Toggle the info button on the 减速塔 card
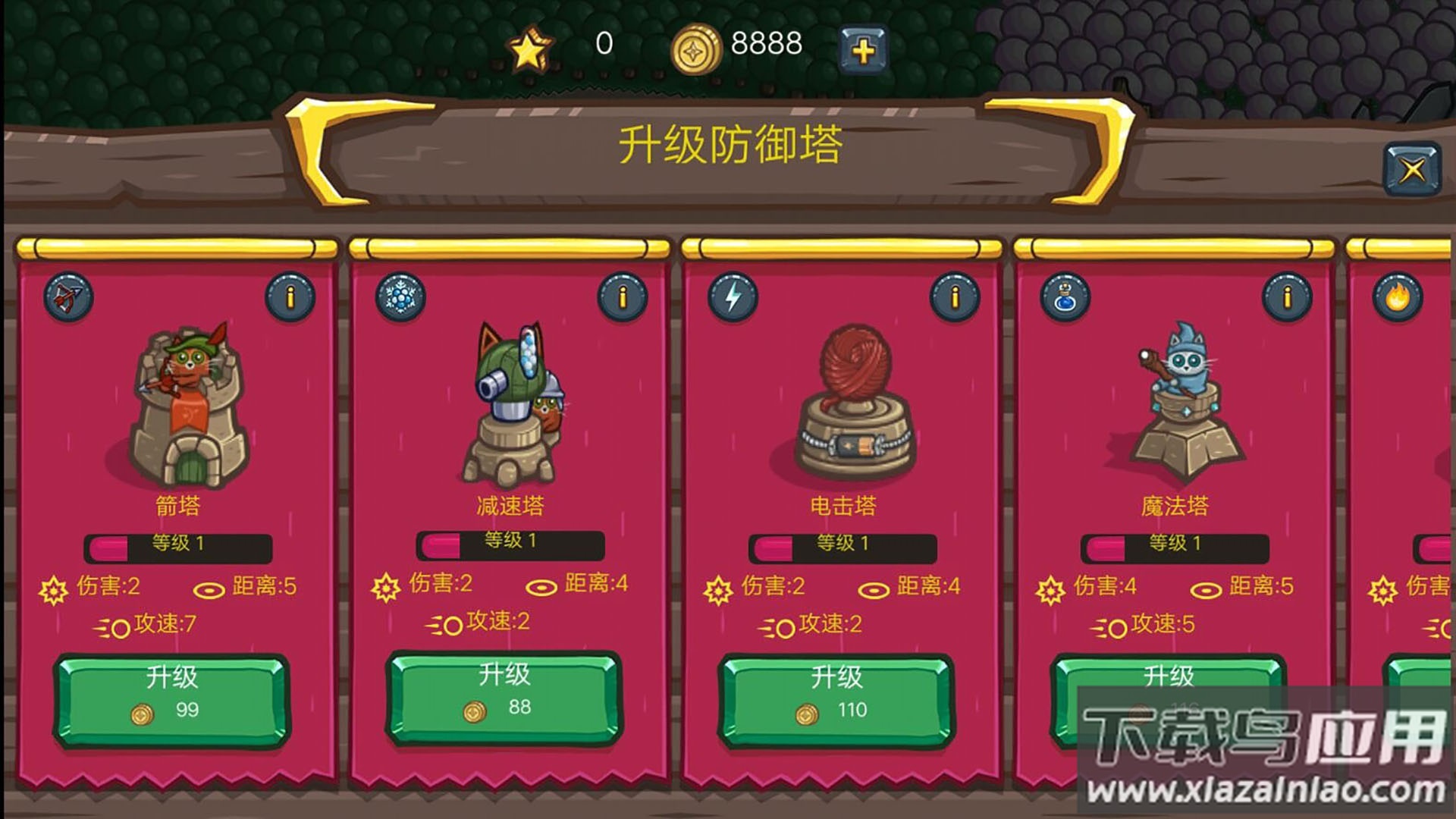The image size is (1456, 819). (623, 297)
